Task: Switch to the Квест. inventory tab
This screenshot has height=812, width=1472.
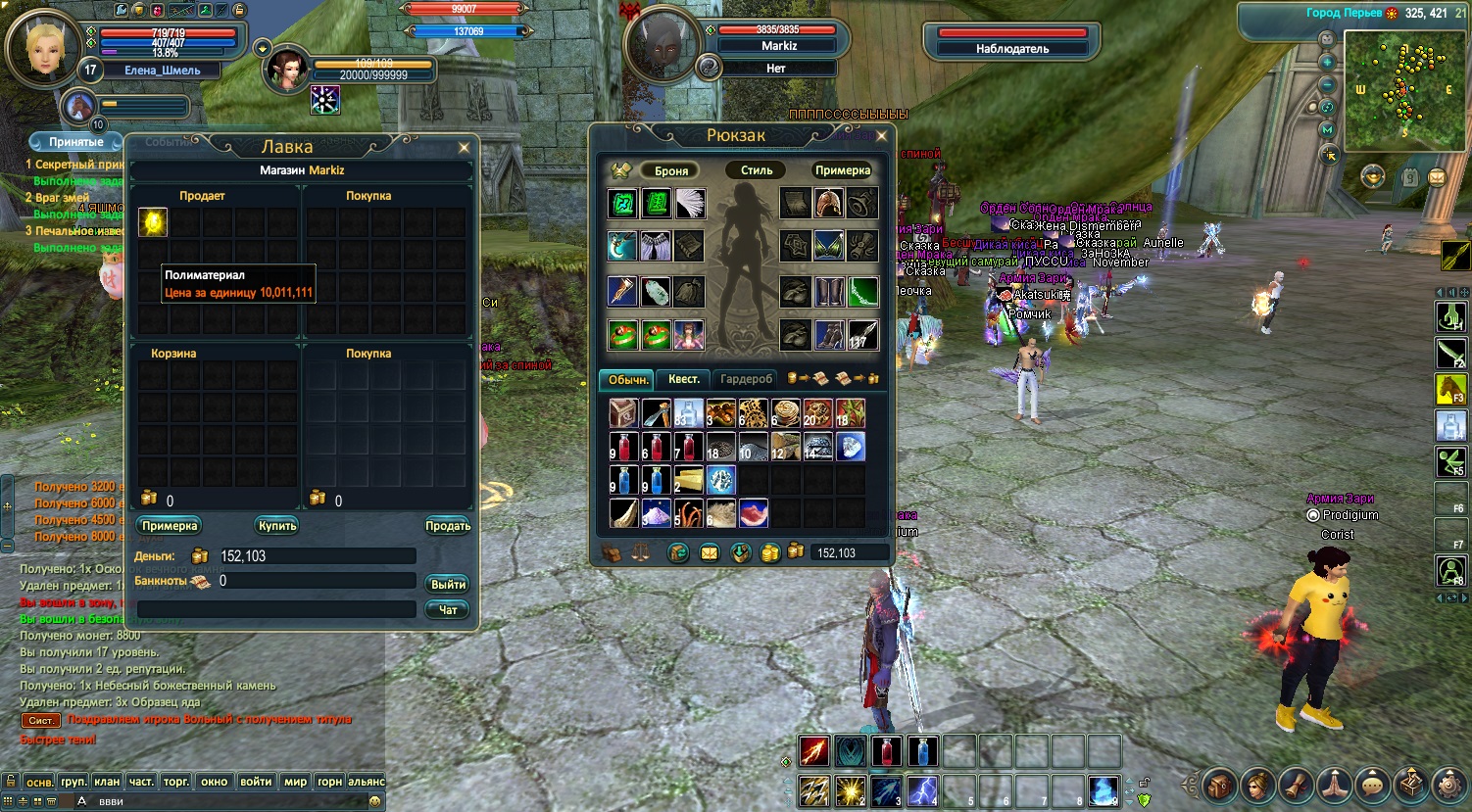Action: [683, 379]
